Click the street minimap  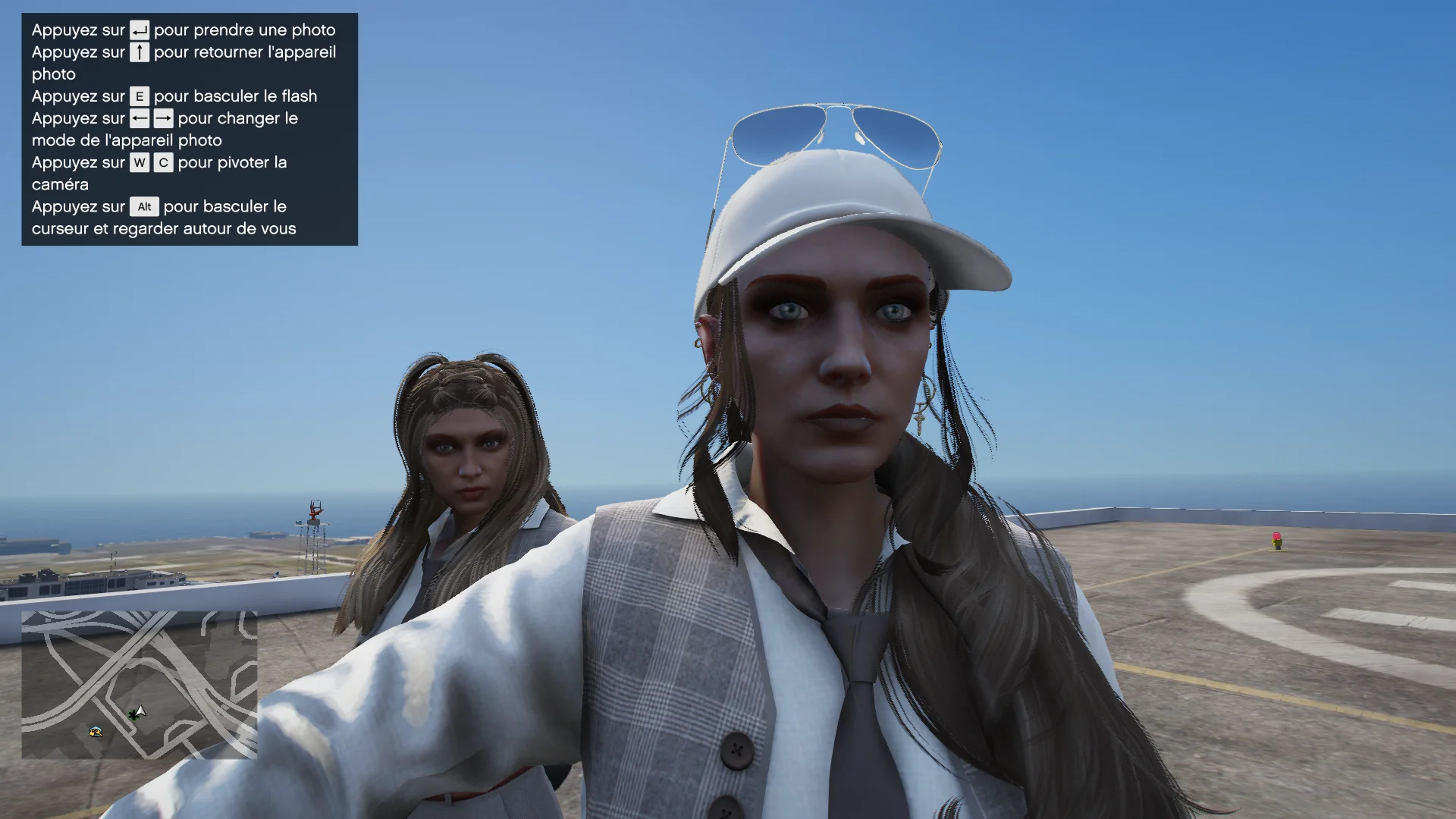pos(140,684)
